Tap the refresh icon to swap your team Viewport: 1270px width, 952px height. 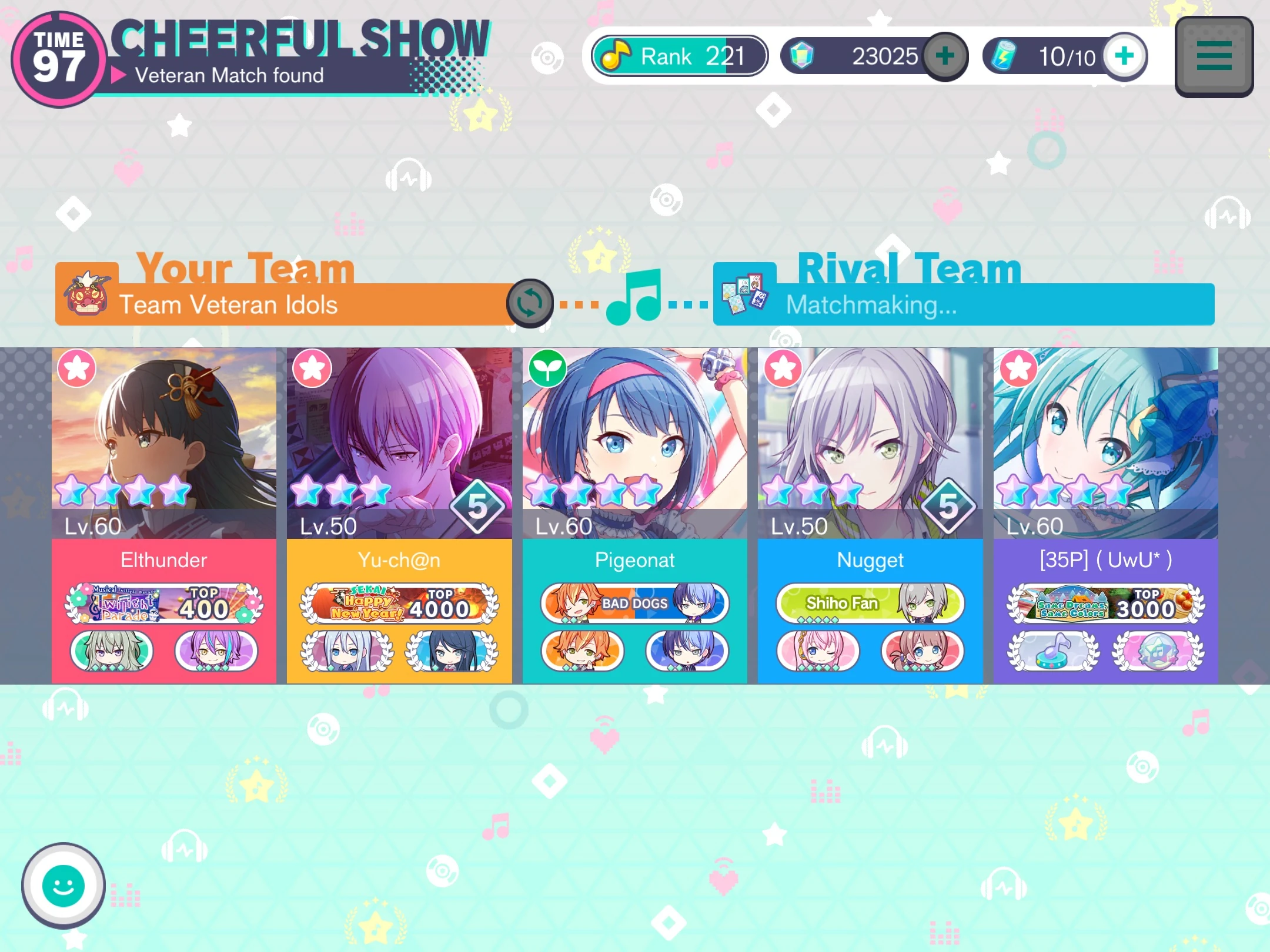coord(530,304)
